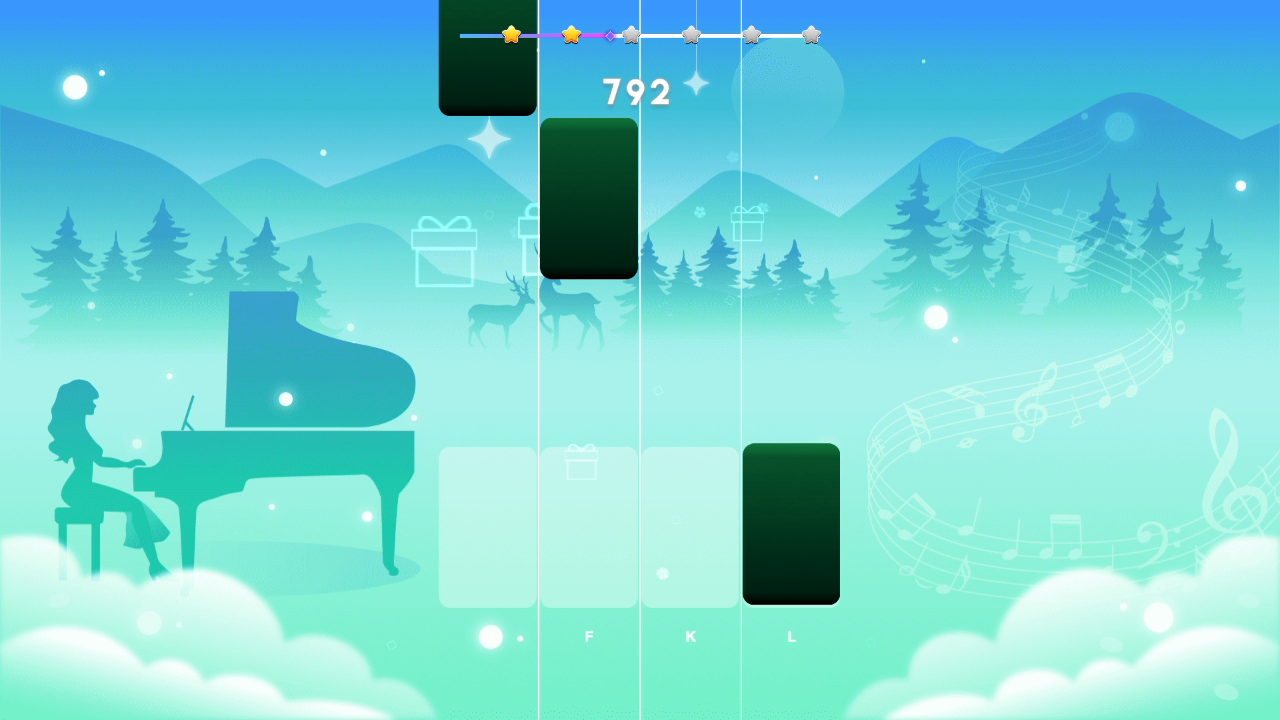Click the second golden star earned

[x=570, y=34]
